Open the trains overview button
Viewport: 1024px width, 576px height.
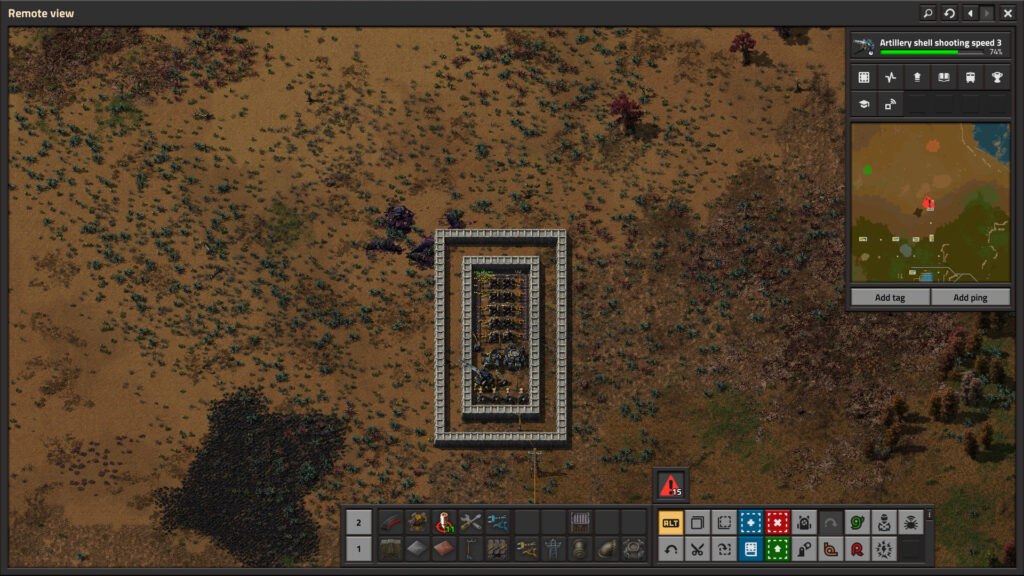click(969, 77)
